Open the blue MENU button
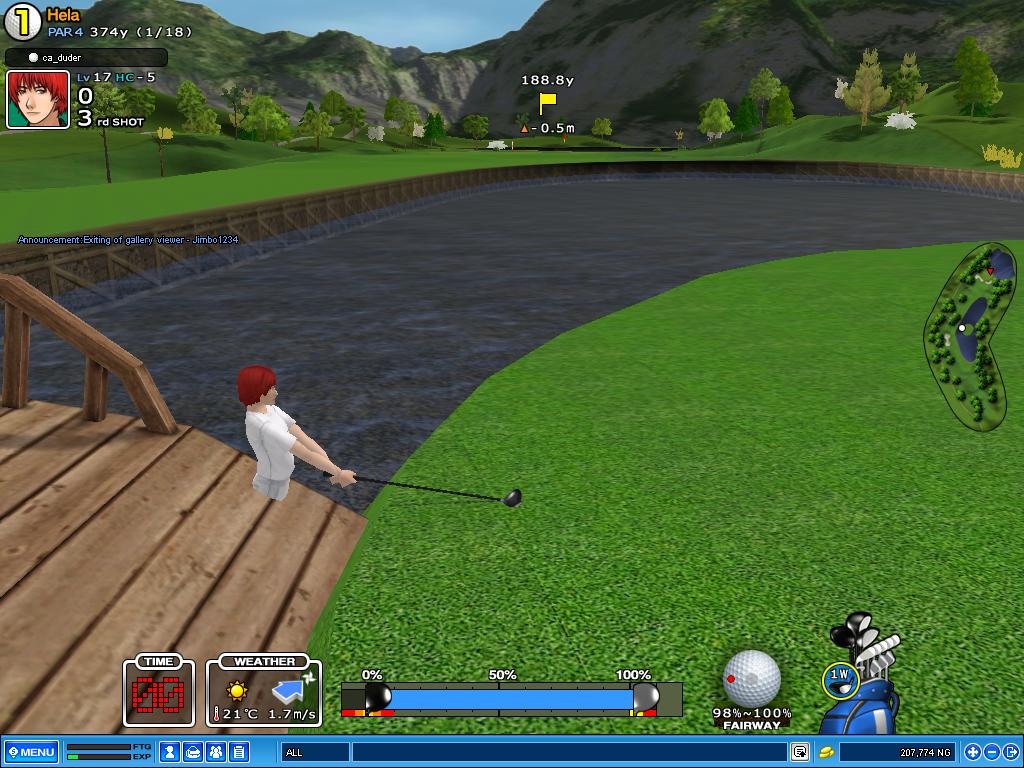The height and width of the screenshot is (768, 1024). tap(31, 752)
